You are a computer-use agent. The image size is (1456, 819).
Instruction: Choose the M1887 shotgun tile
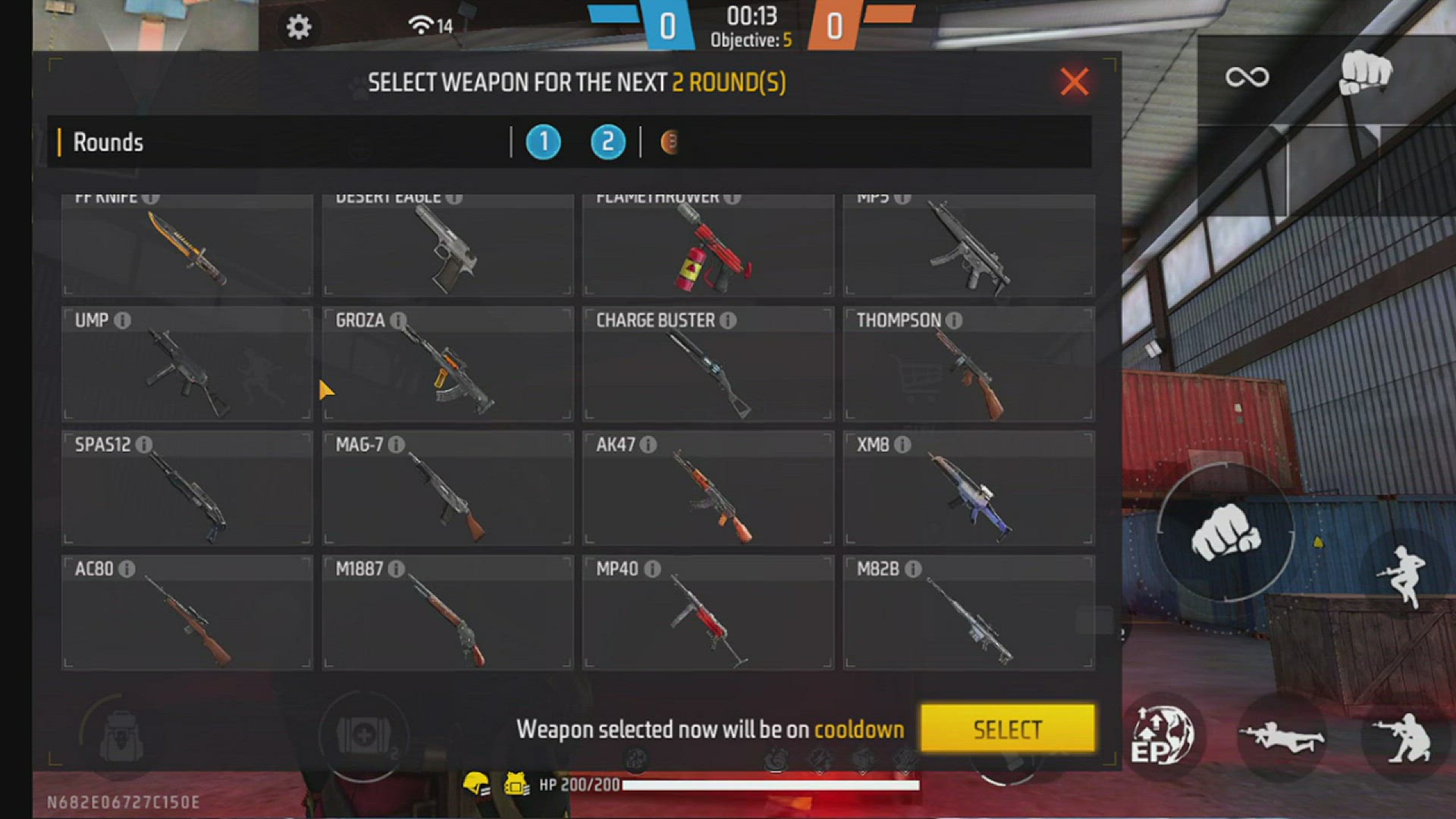click(447, 613)
